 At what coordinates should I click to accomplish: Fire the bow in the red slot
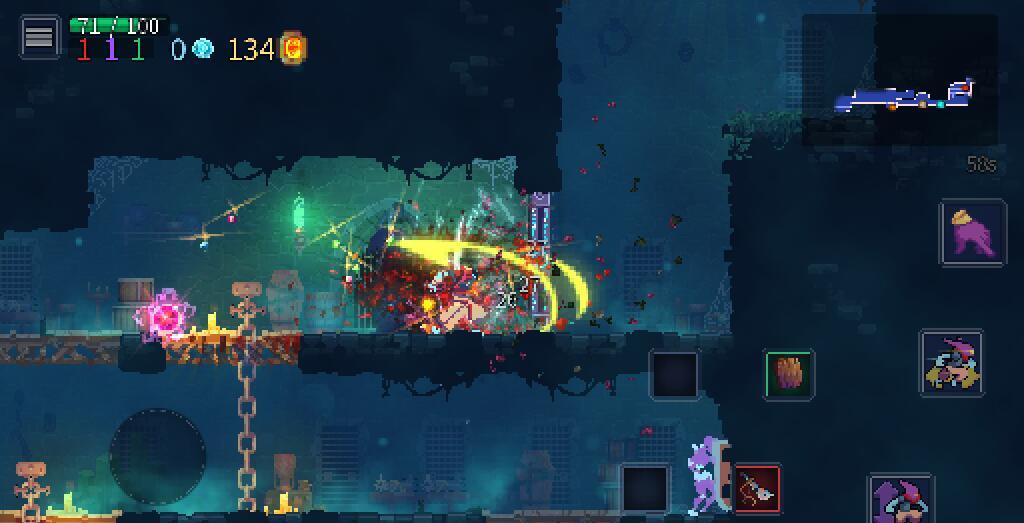tap(756, 489)
